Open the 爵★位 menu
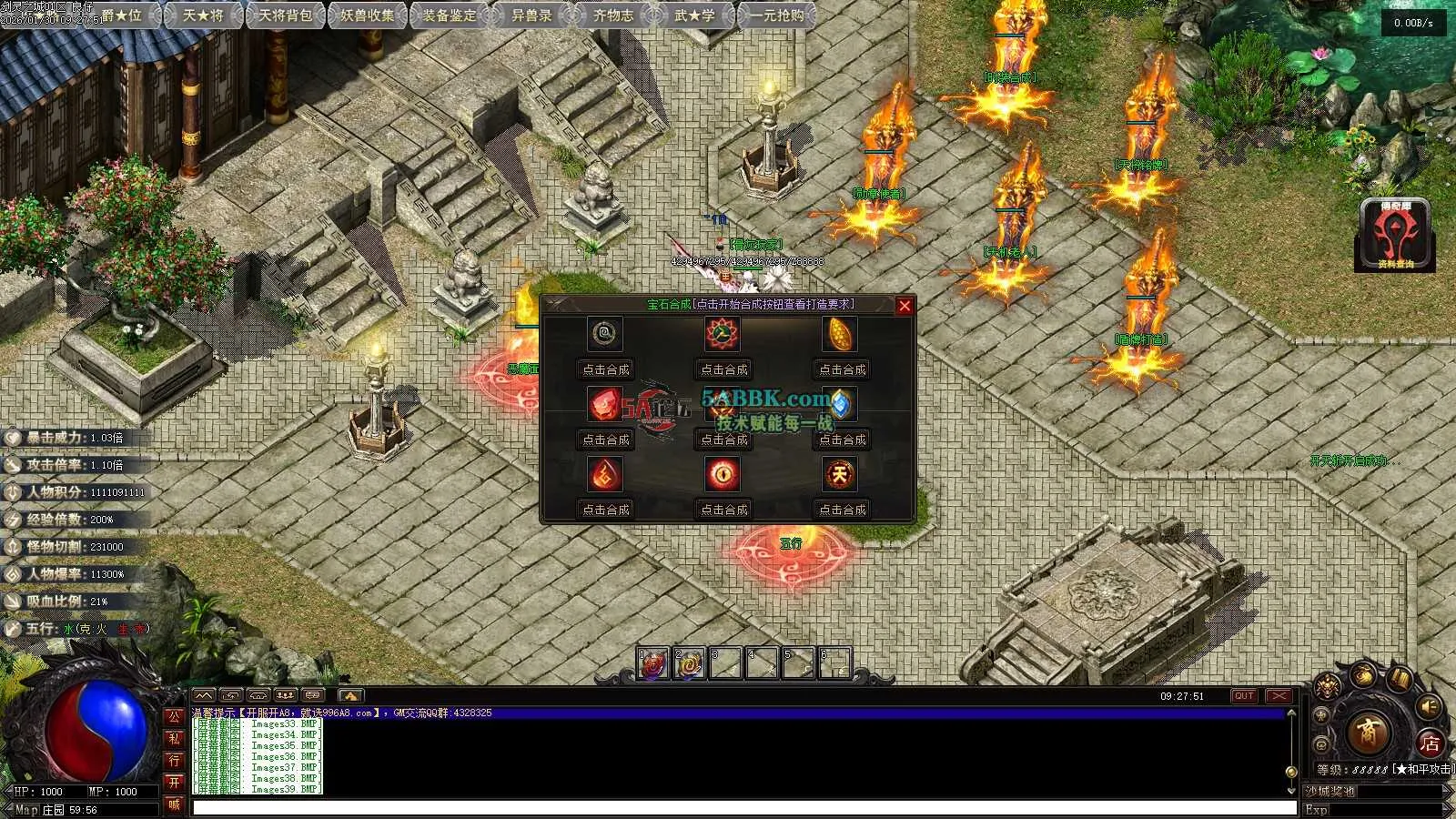The height and width of the screenshot is (819, 1456). [x=121, y=15]
